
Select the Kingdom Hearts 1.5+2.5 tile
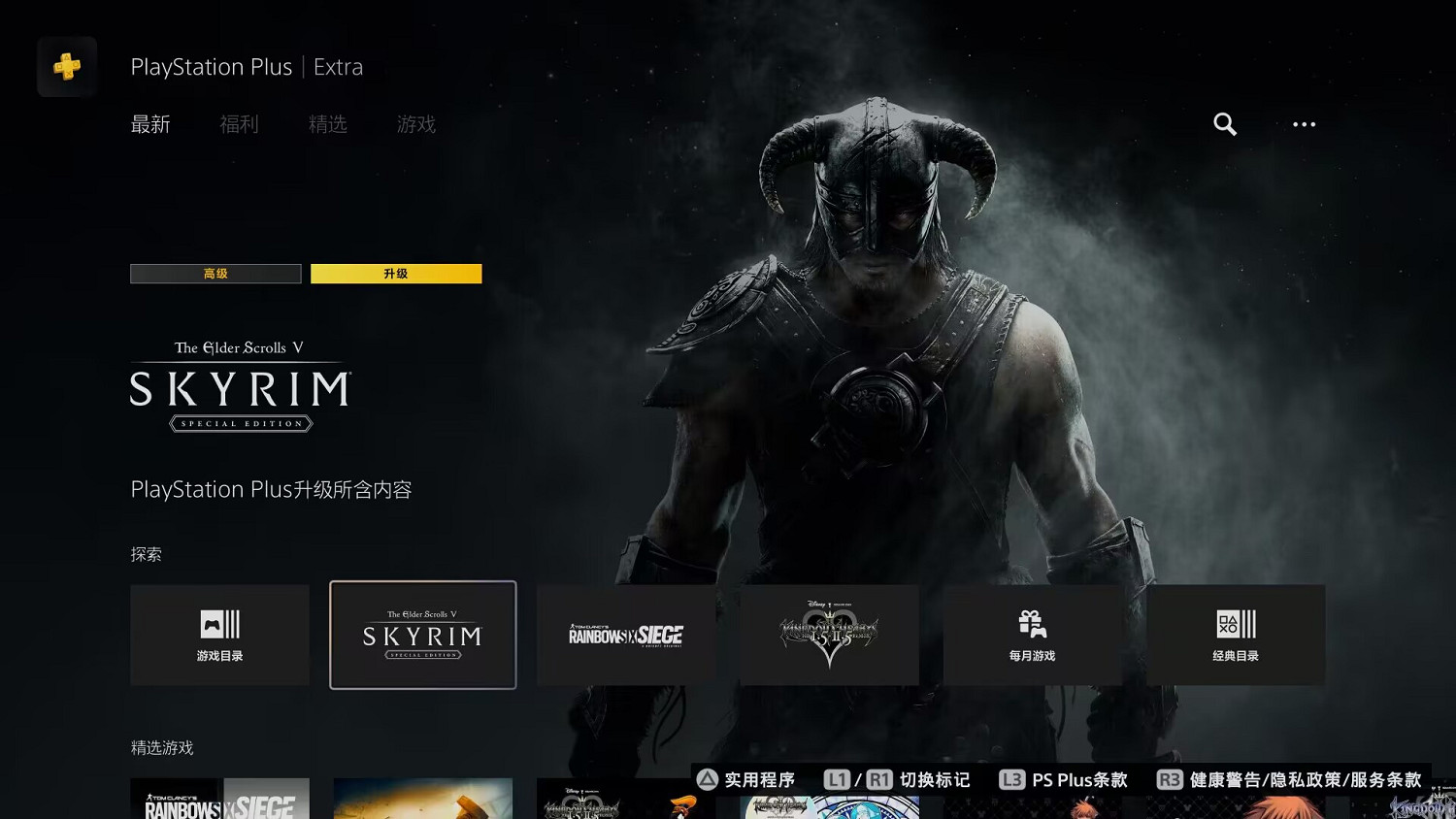829,635
